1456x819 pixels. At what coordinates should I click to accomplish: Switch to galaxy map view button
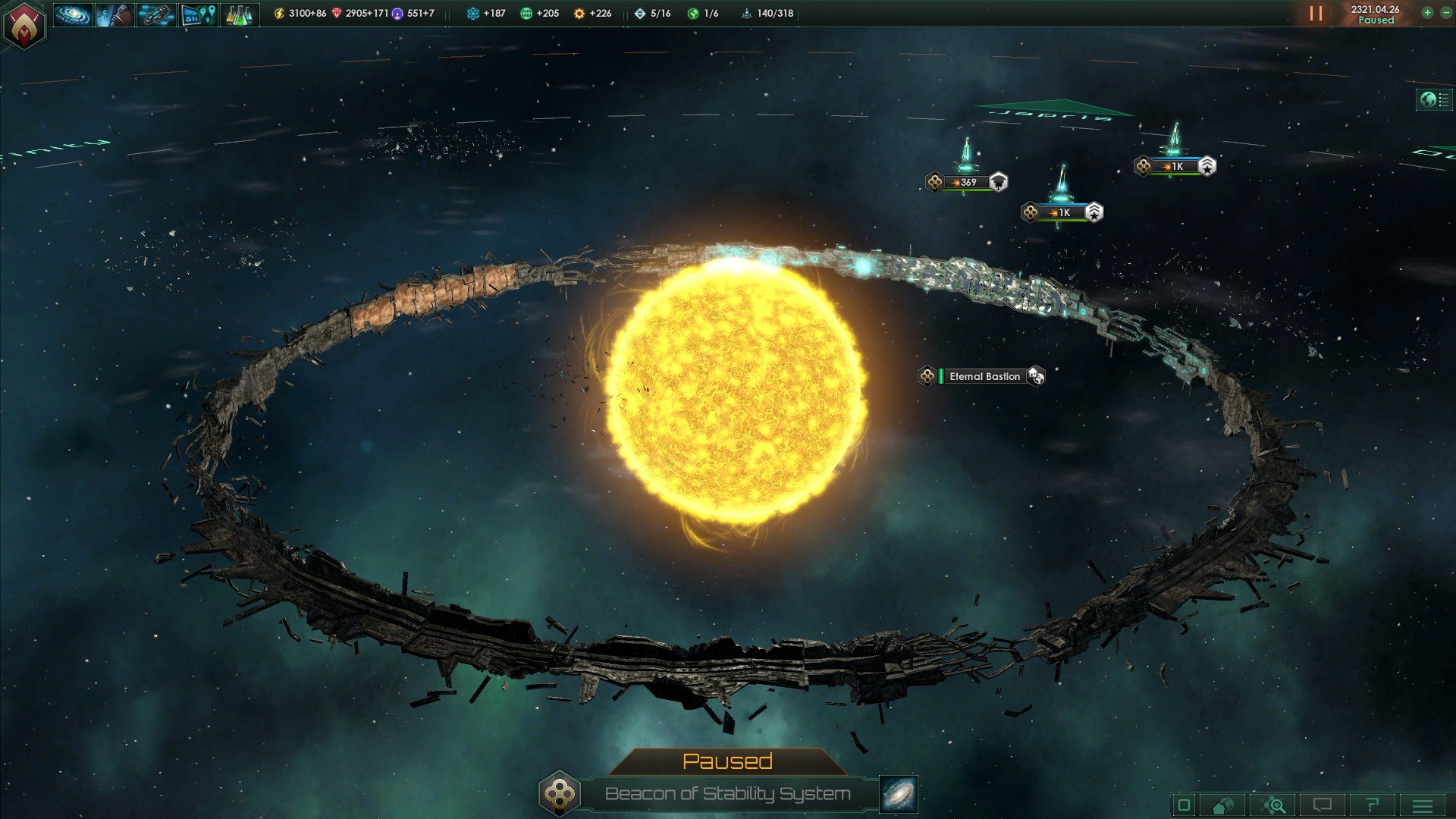point(899,794)
